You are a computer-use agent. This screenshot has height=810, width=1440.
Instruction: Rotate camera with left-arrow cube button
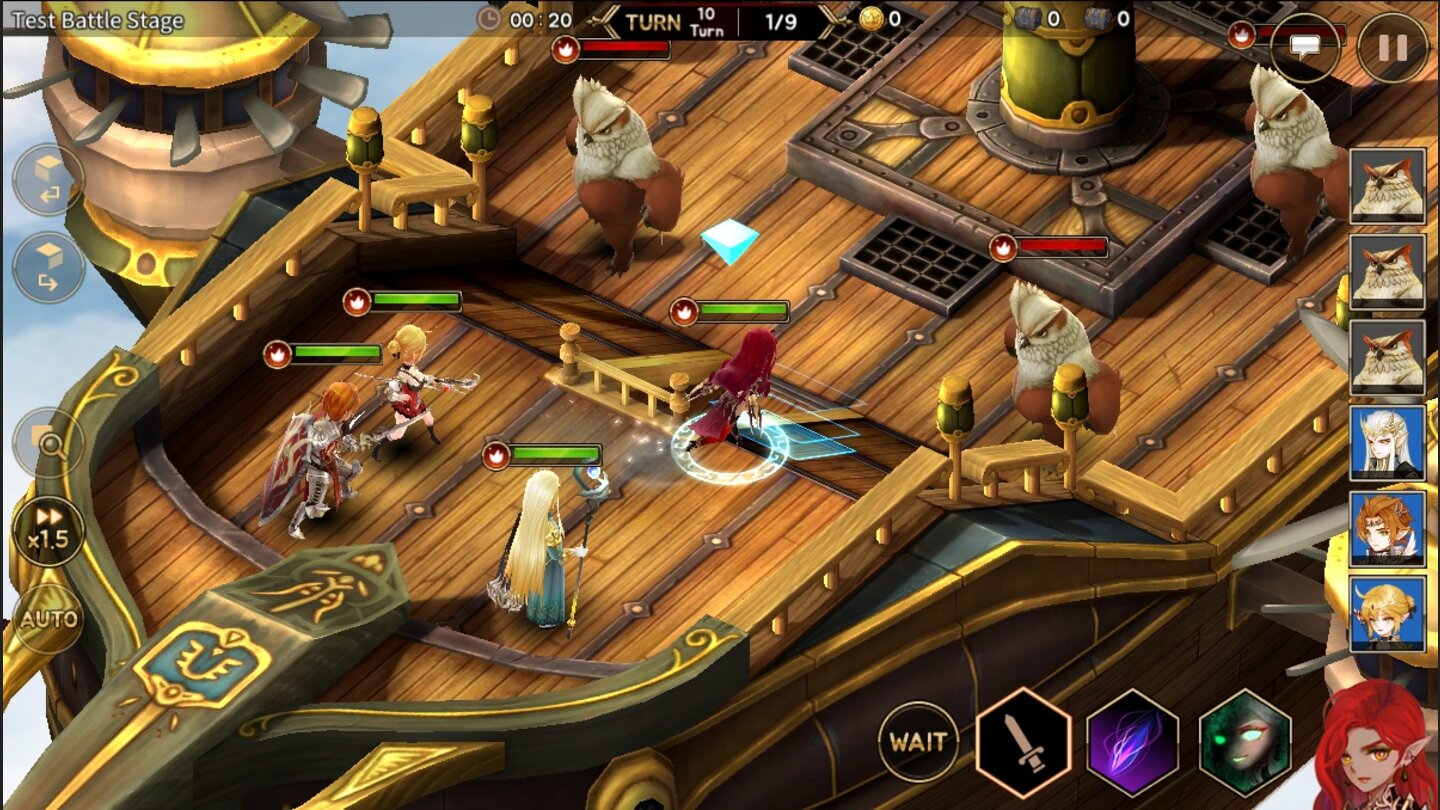tap(48, 180)
